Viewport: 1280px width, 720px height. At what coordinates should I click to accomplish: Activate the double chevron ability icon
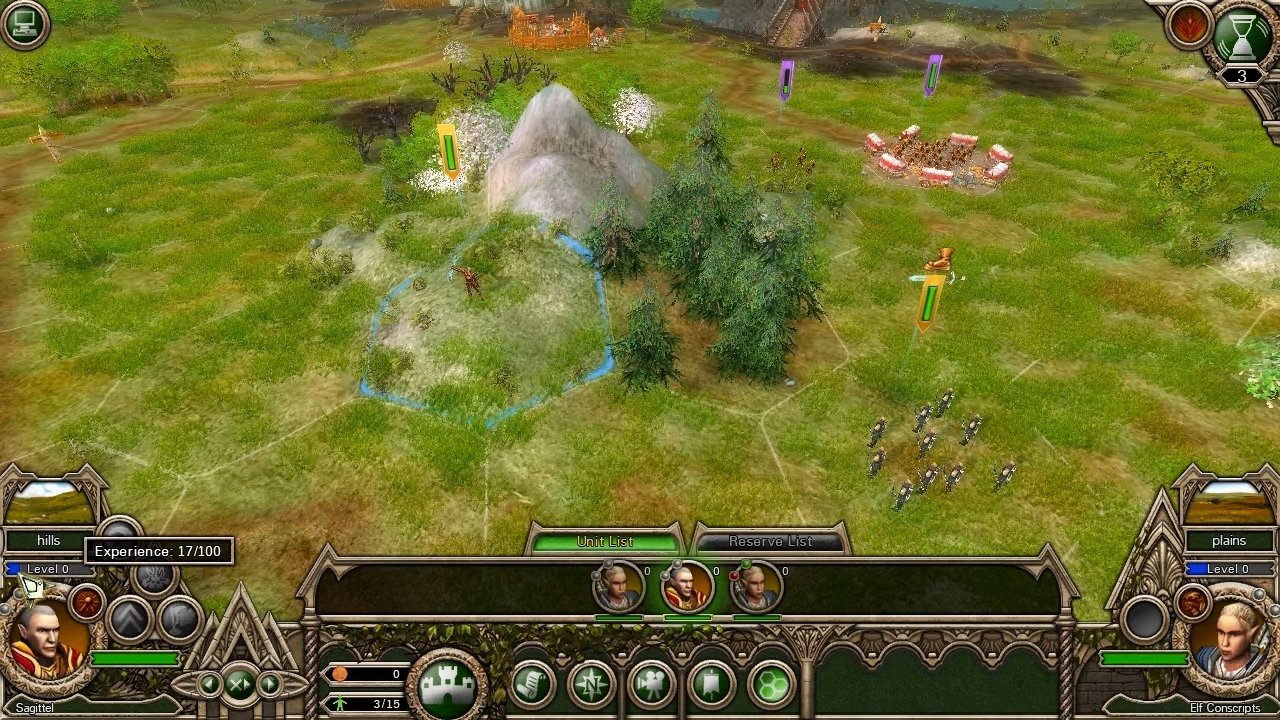(129, 619)
